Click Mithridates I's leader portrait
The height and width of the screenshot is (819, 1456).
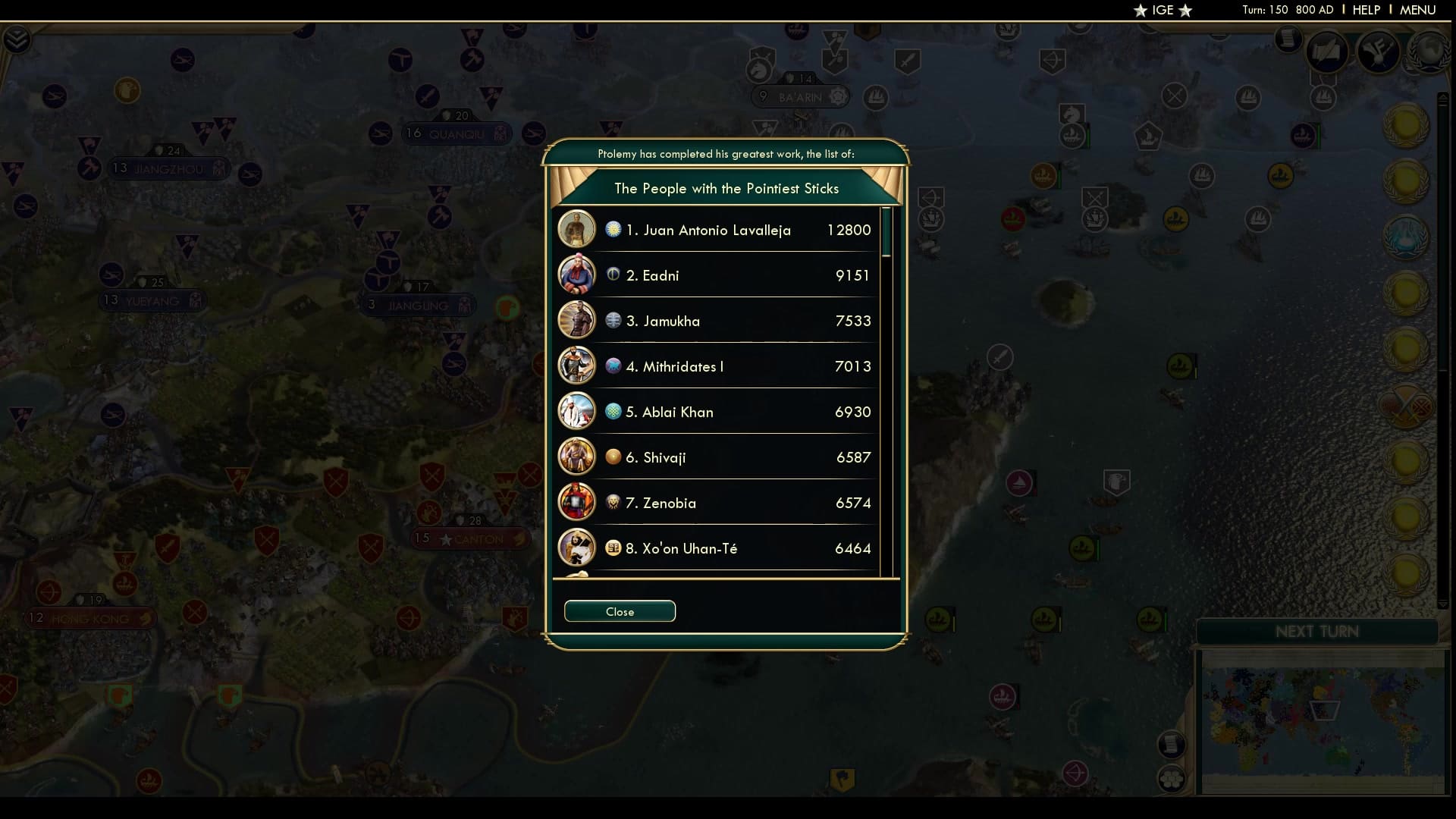577,366
